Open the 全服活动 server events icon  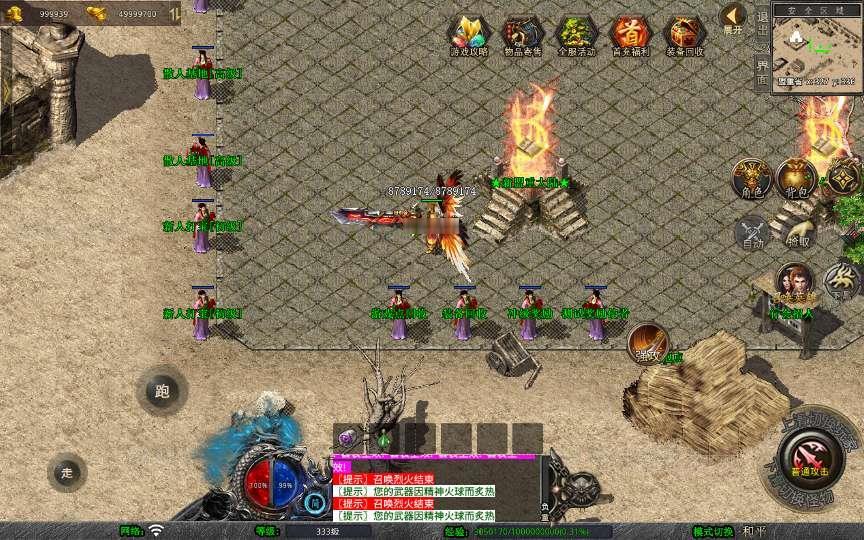576,36
